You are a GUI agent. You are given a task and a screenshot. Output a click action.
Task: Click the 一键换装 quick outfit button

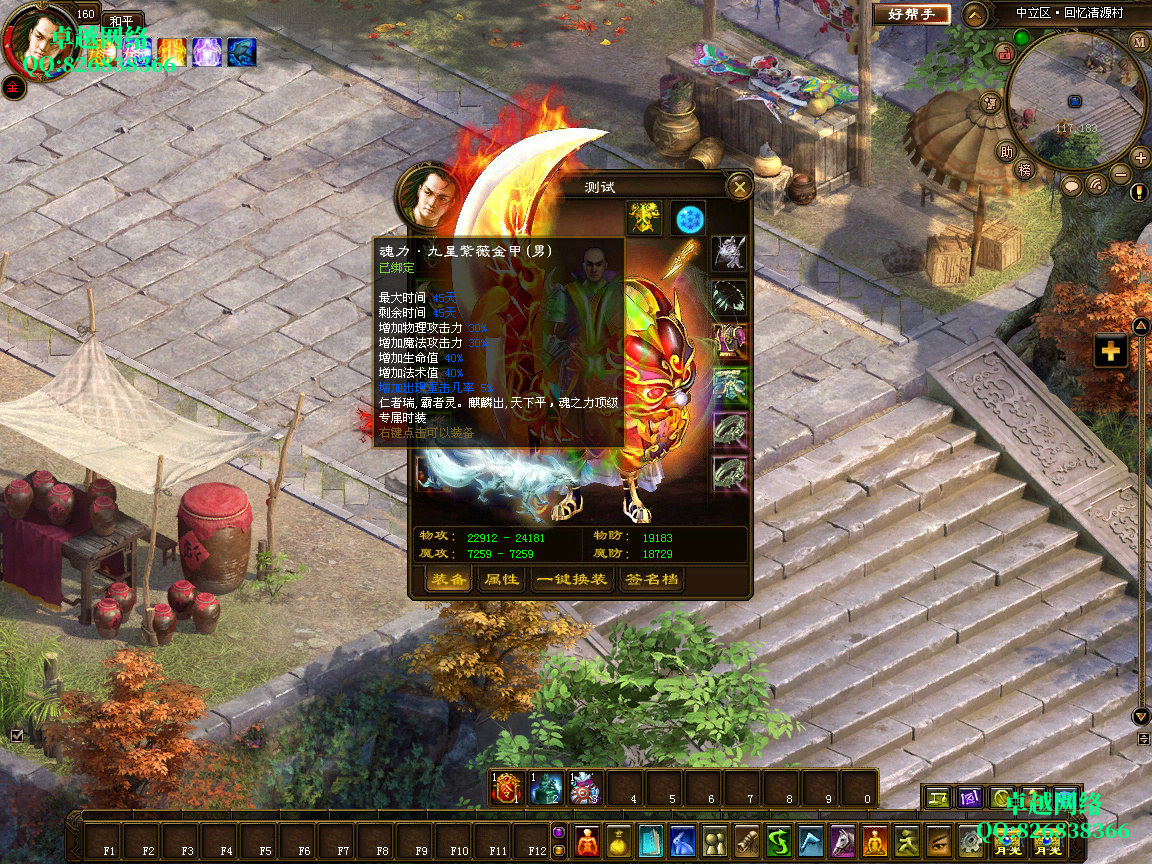[x=571, y=580]
